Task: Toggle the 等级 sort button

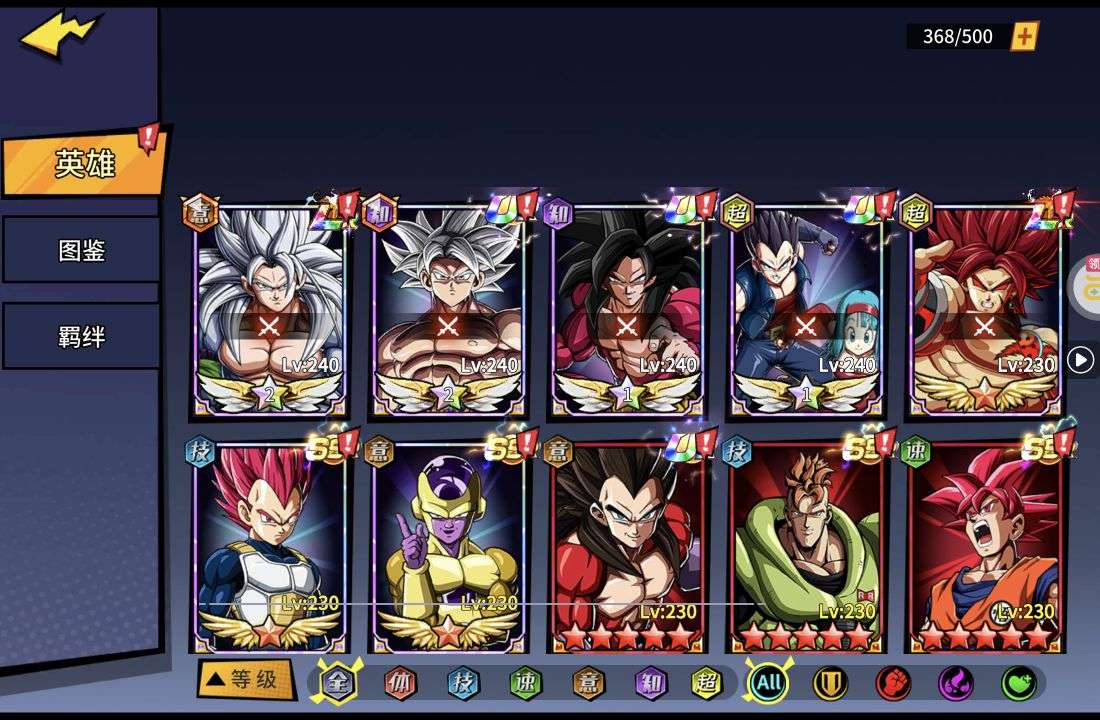Action: (245, 680)
